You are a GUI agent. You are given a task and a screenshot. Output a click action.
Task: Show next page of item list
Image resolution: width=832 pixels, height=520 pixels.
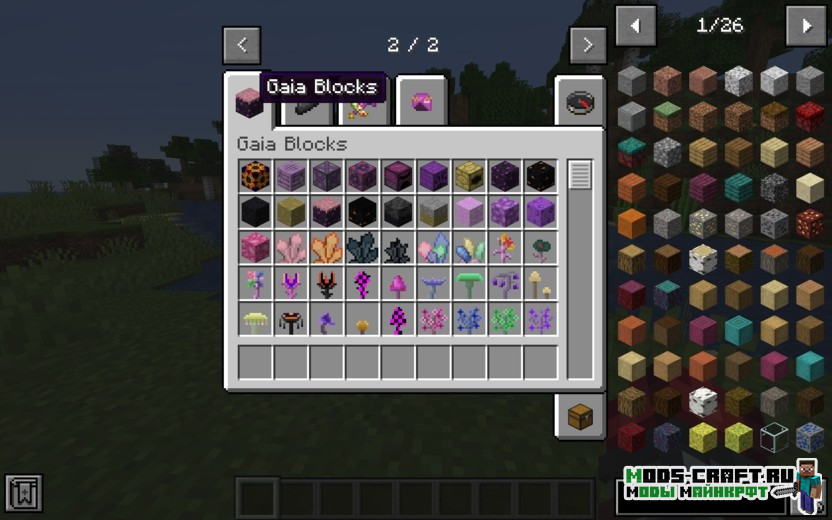point(806,26)
